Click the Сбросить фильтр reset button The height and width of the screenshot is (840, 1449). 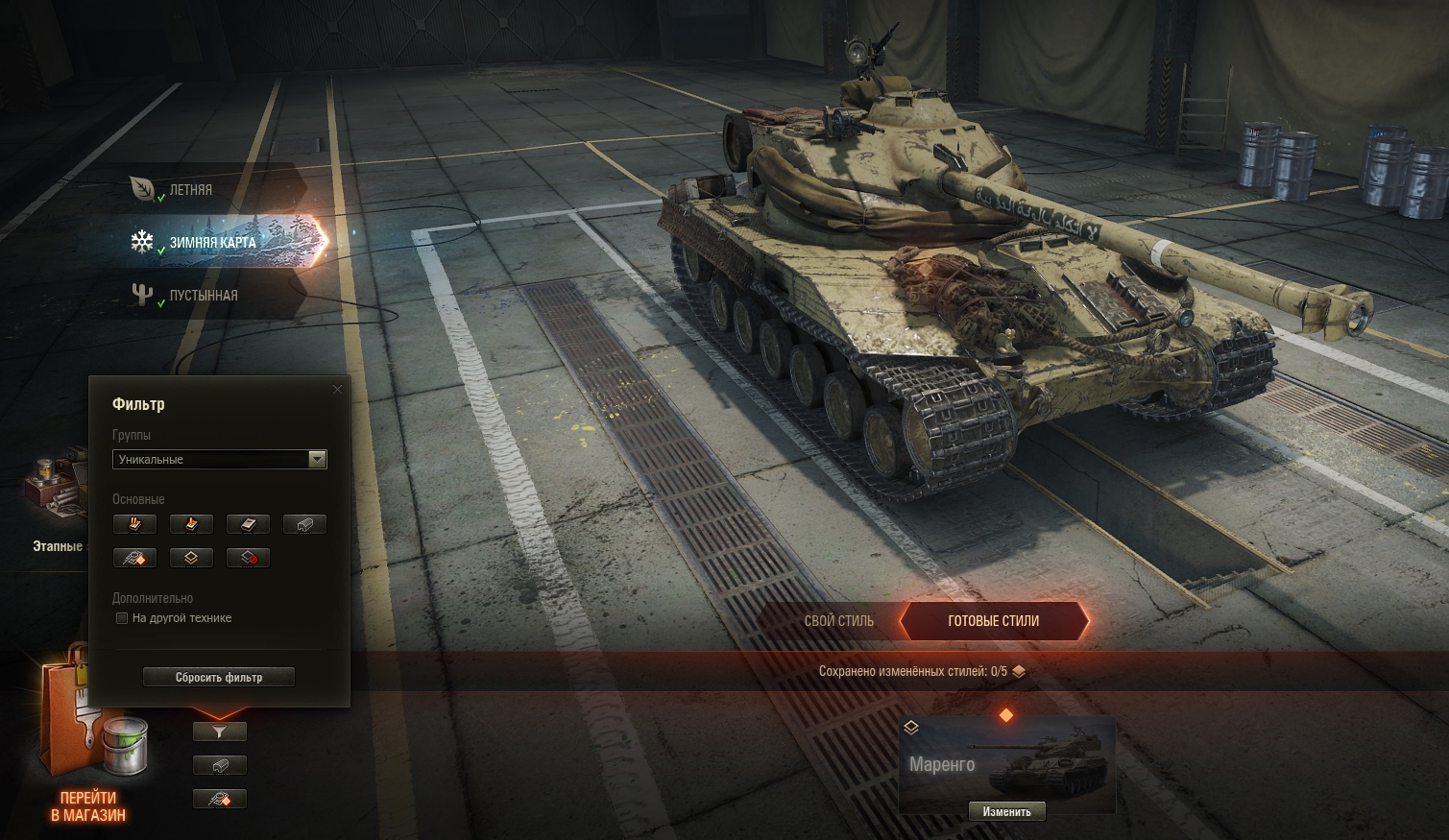coord(219,677)
